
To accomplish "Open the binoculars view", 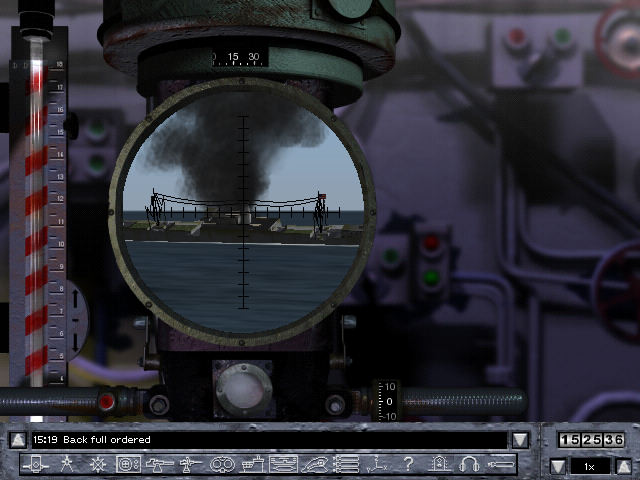I will (x=221, y=464).
